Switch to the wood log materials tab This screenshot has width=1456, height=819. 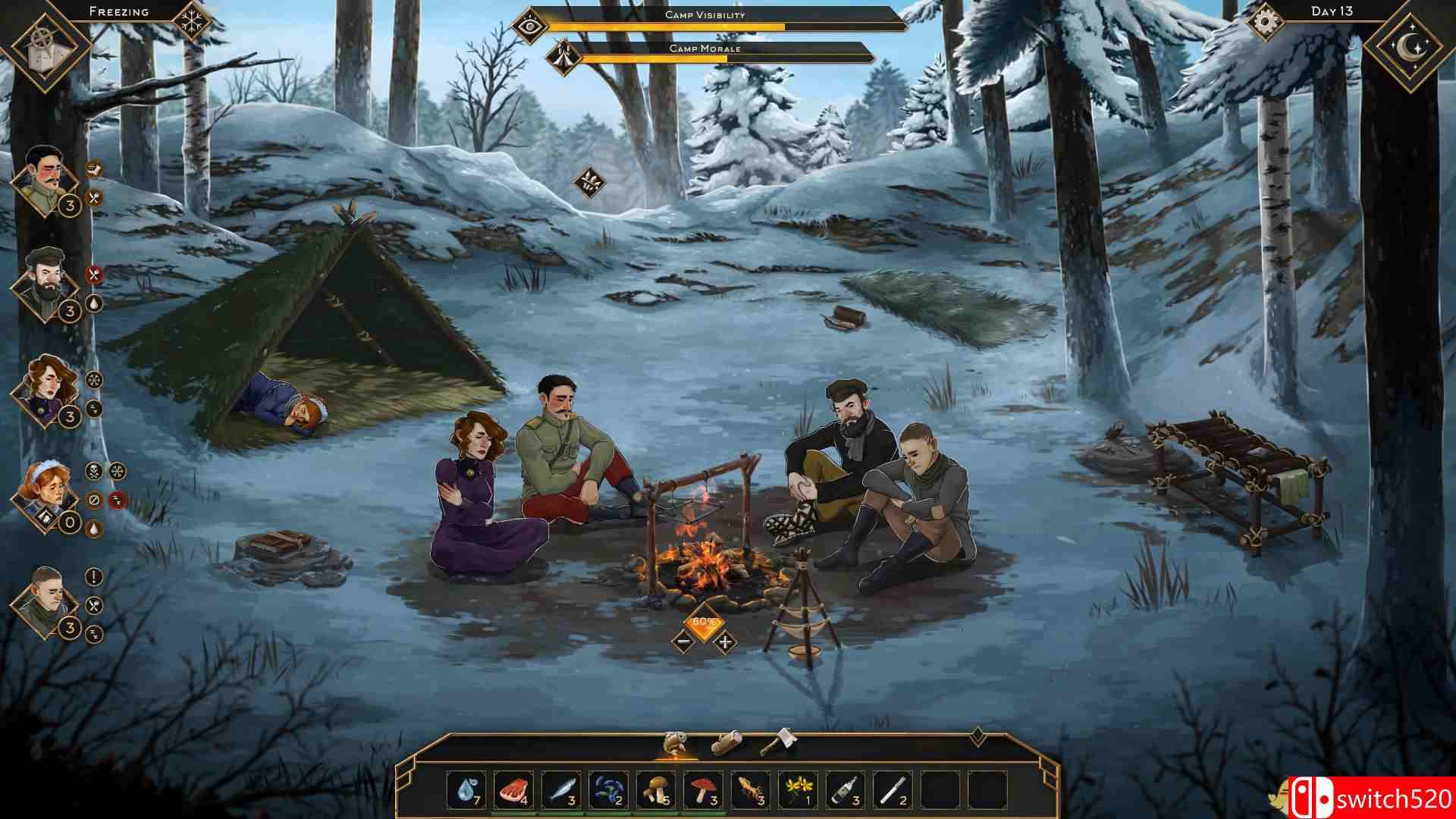pos(726,743)
